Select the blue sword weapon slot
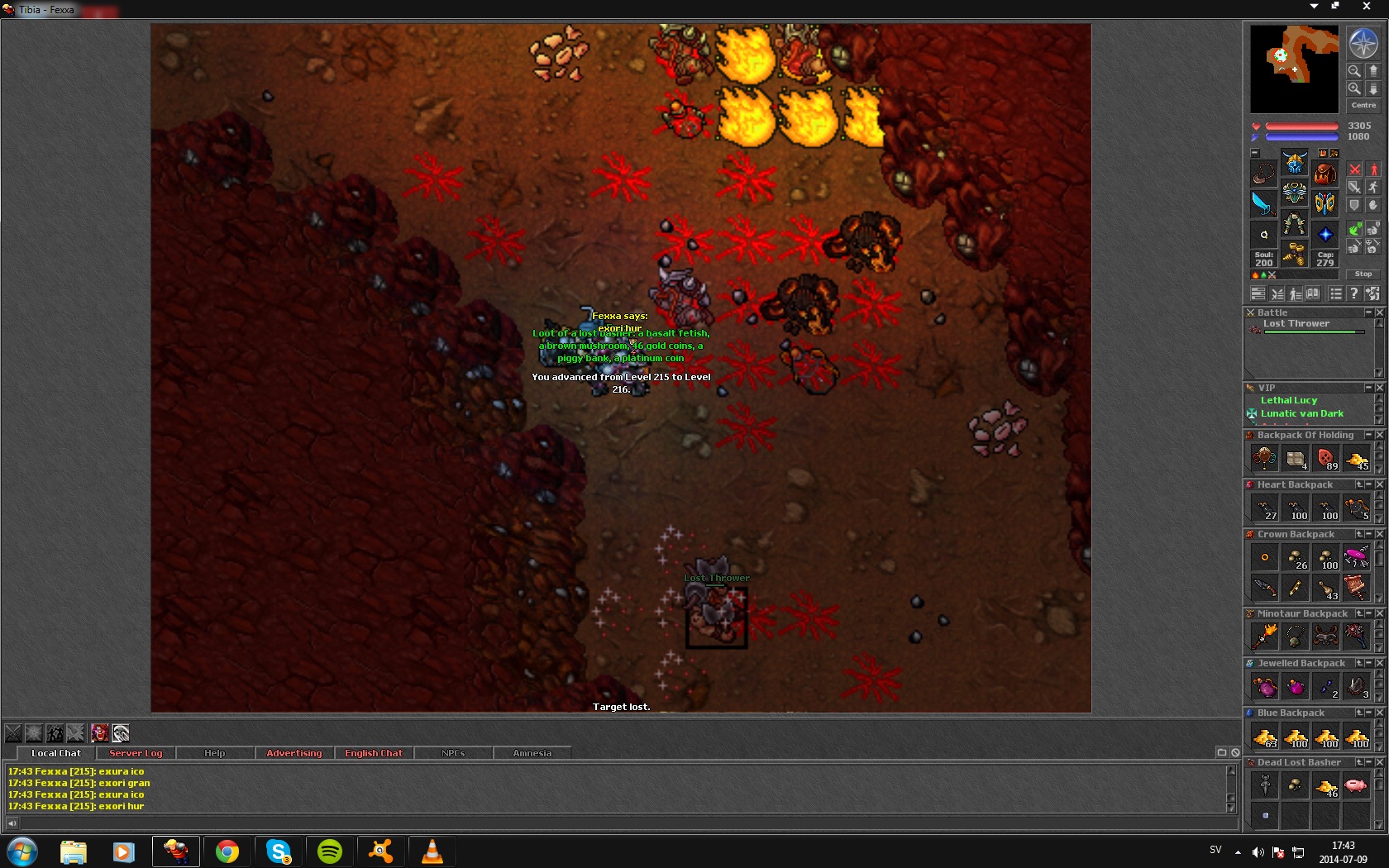This screenshot has width=1389, height=868. [1263, 203]
